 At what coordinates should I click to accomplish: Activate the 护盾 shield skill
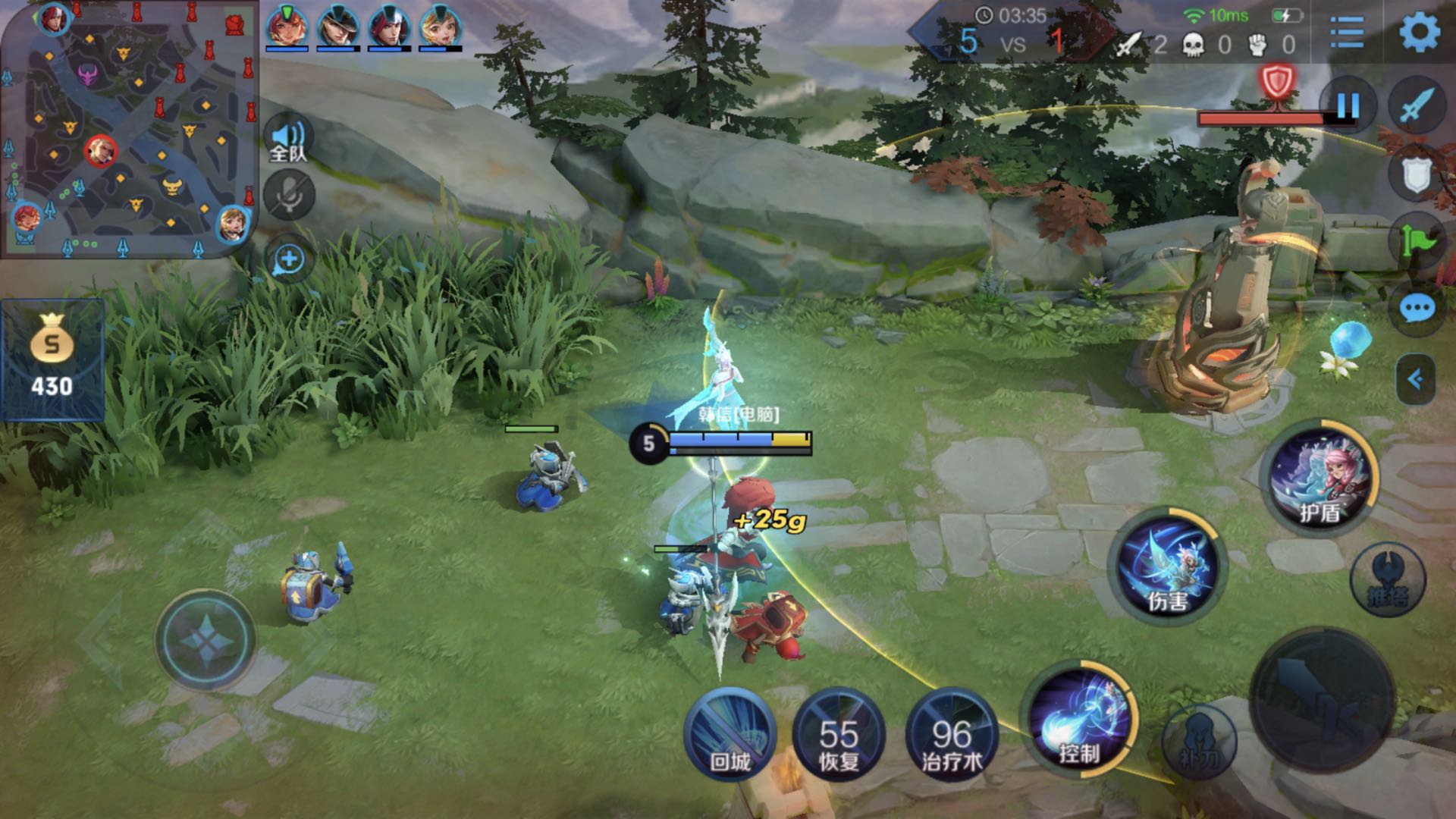click(1321, 476)
